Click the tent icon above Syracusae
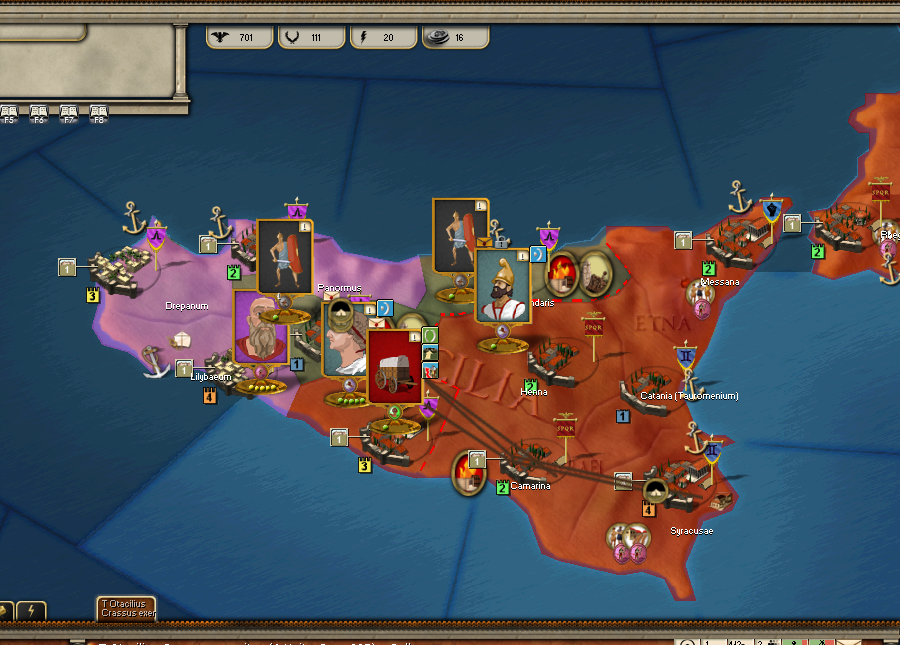 [x=655, y=490]
